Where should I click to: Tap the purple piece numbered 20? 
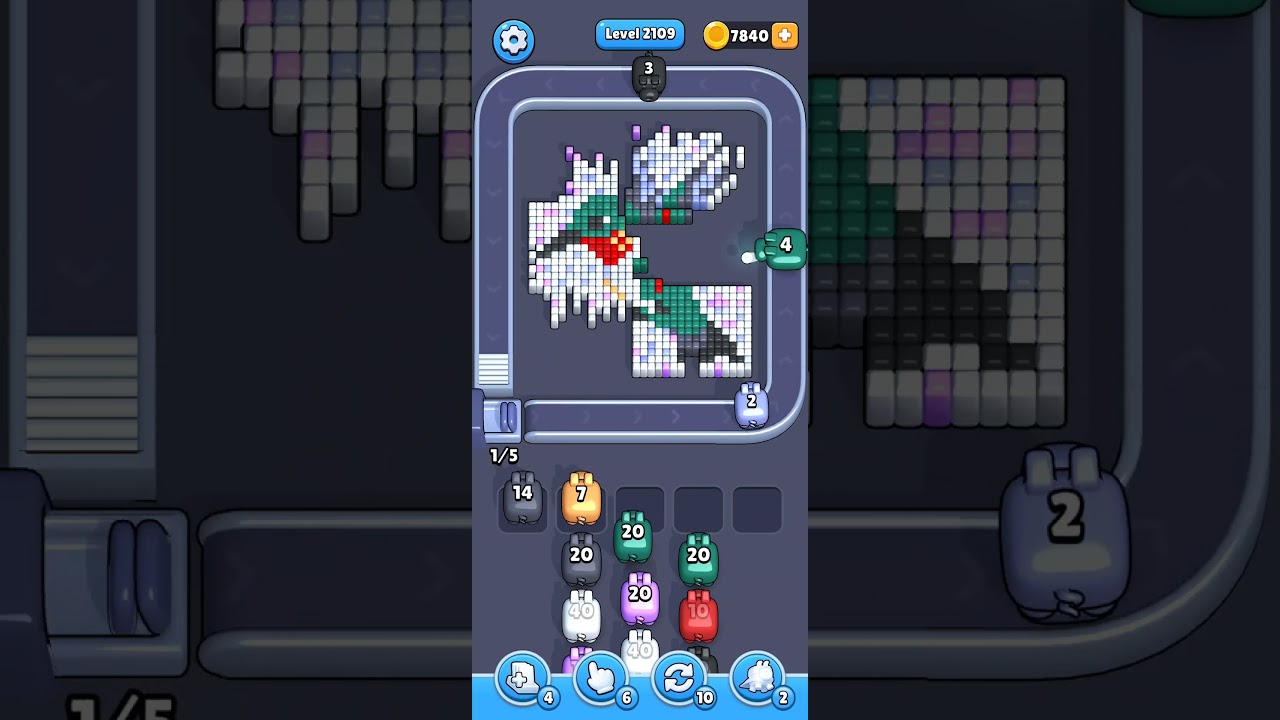pos(641,594)
